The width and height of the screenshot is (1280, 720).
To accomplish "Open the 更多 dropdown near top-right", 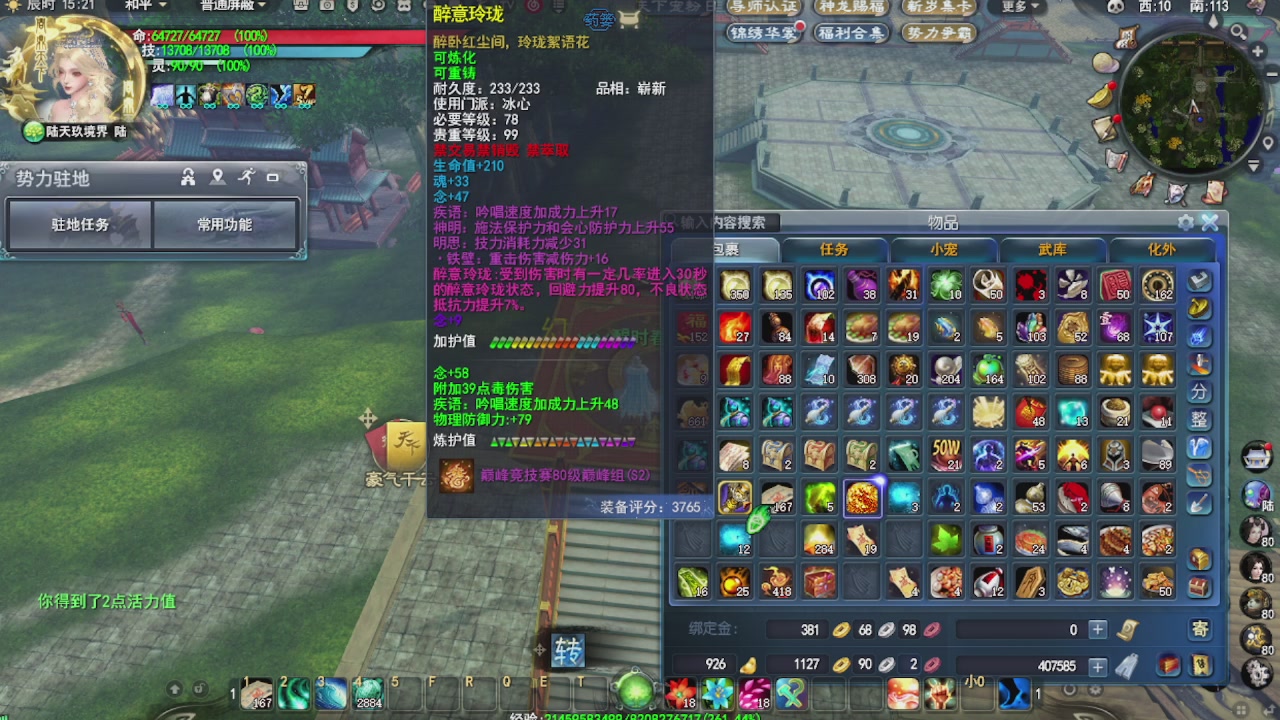I will click(x=1015, y=7).
